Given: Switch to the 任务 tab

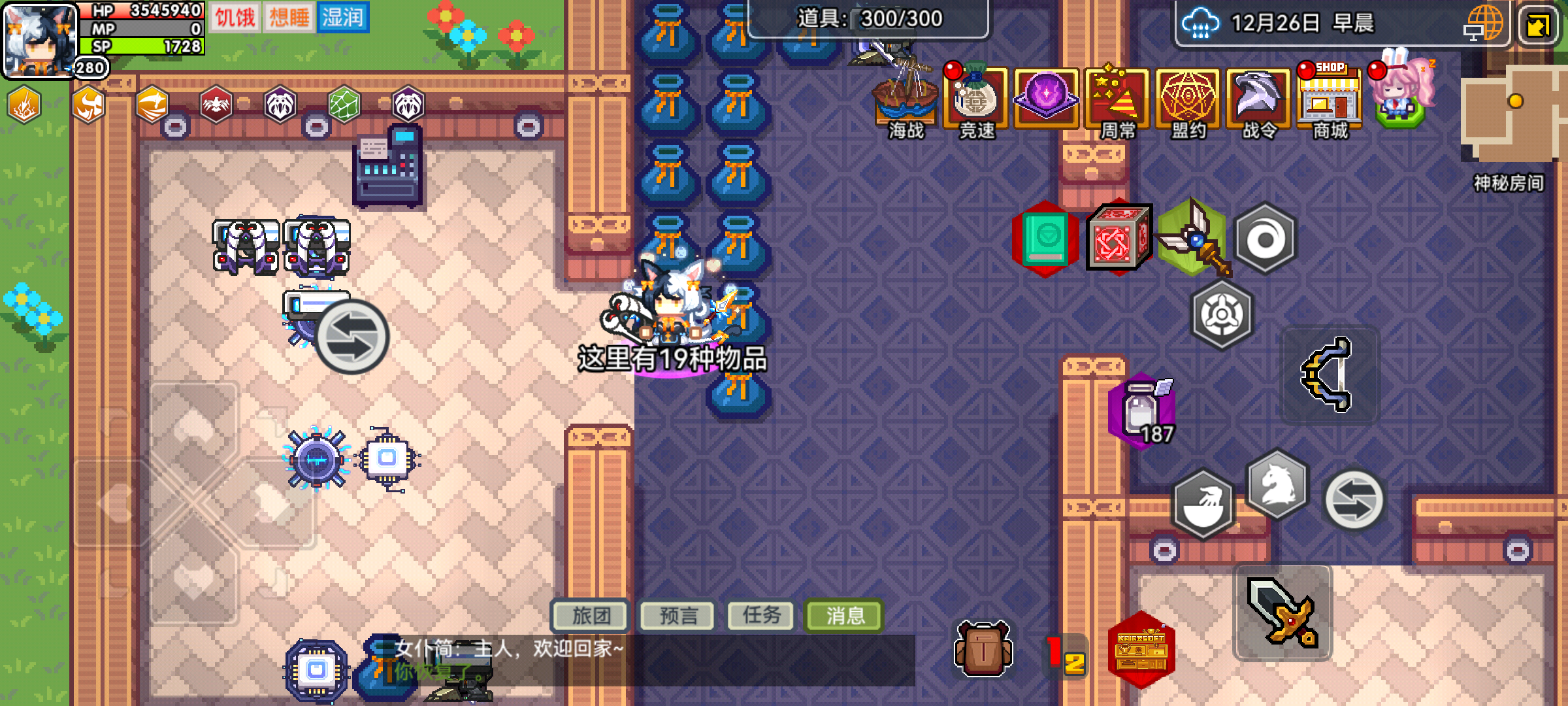Looking at the screenshot, I should click(760, 614).
